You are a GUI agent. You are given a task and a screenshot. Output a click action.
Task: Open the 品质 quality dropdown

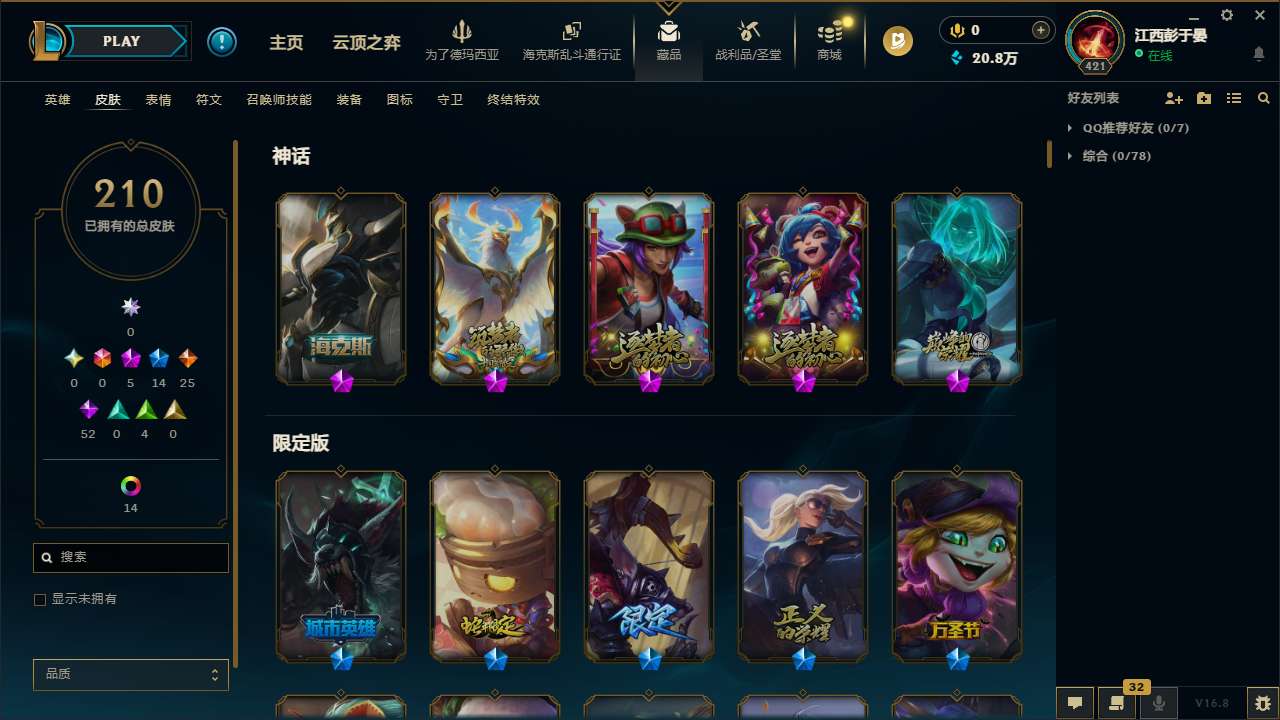tap(130, 674)
